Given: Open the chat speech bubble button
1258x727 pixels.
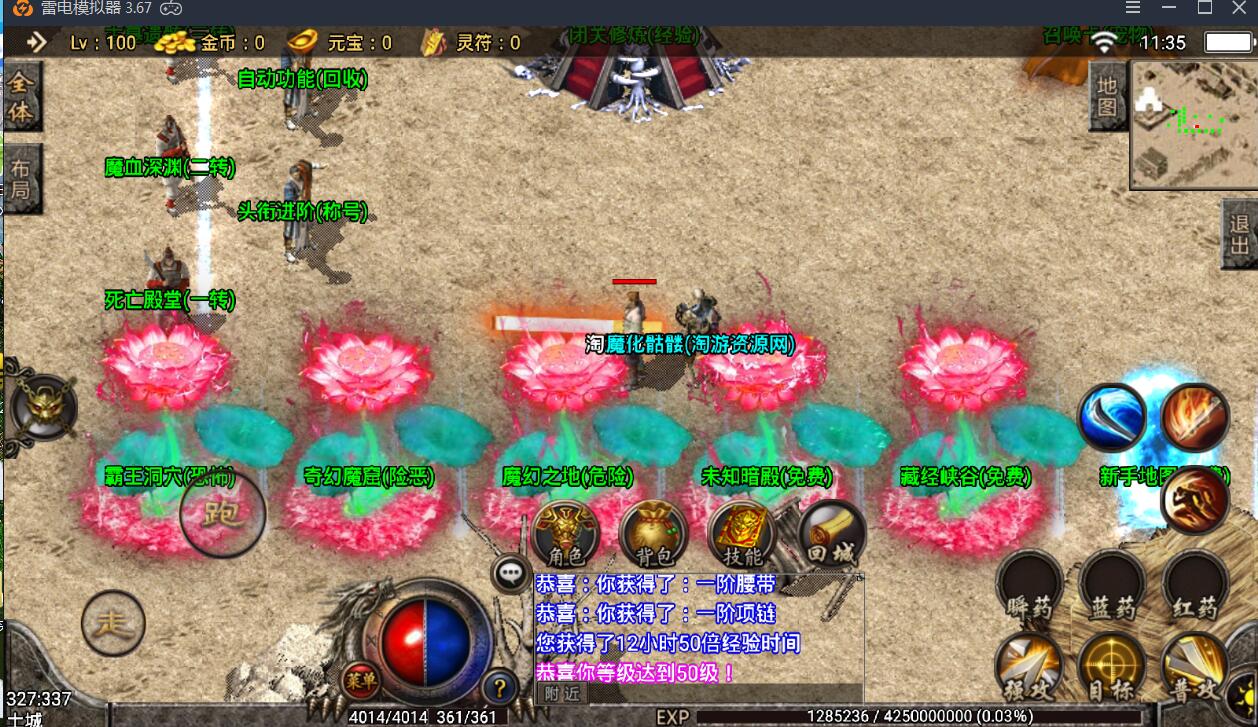Looking at the screenshot, I should tap(512, 573).
